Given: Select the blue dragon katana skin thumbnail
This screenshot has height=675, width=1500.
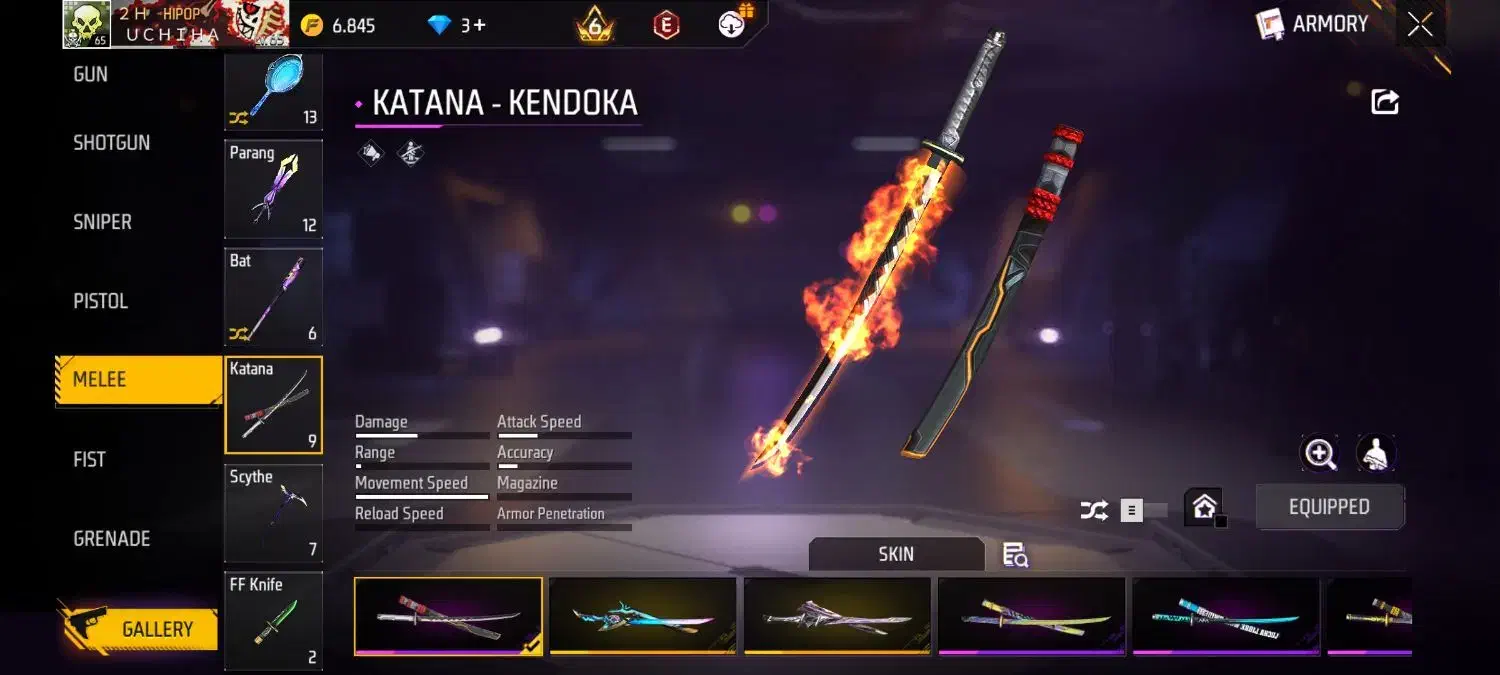Looking at the screenshot, I should pos(642,616).
